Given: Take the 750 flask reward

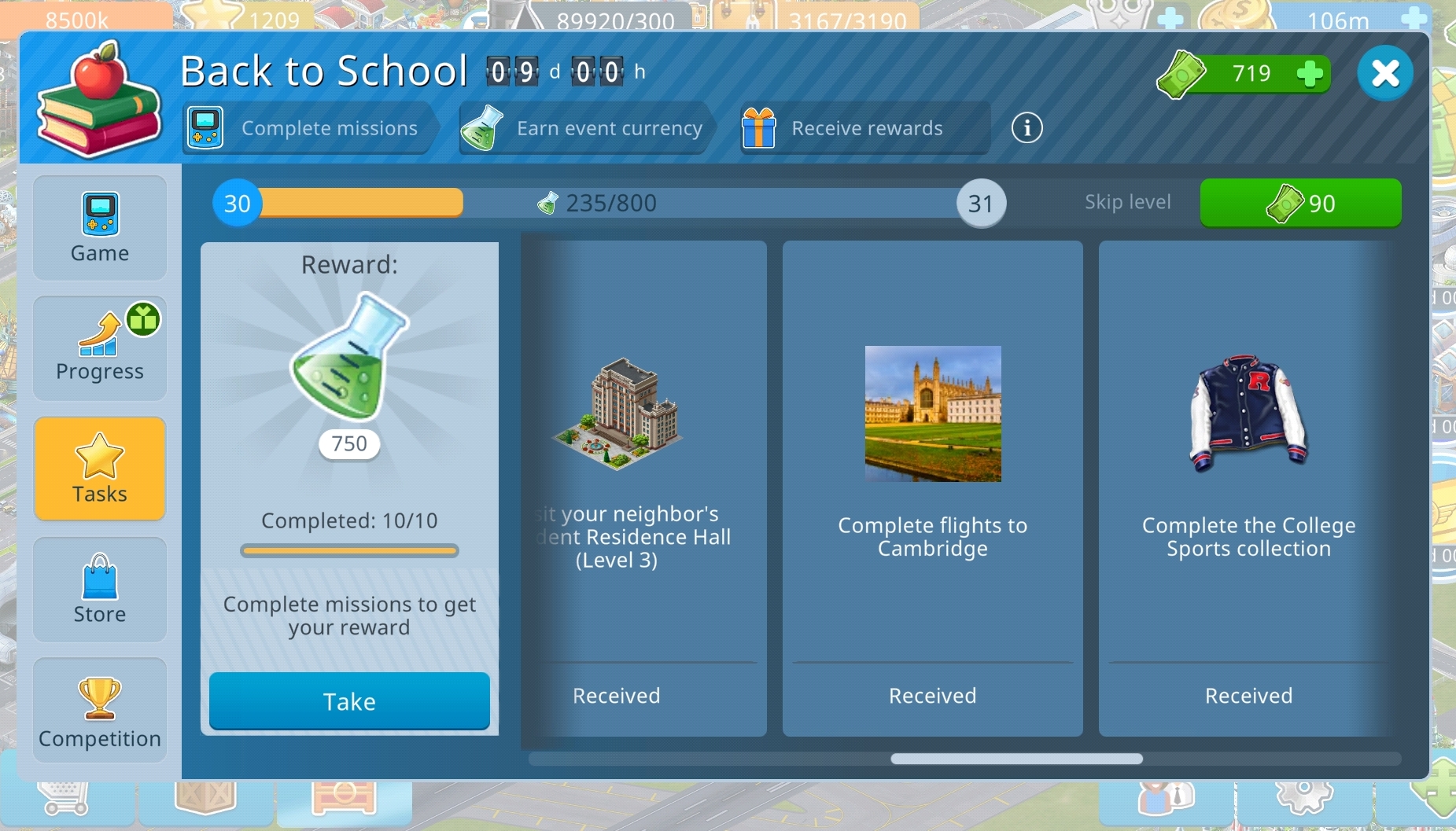Looking at the screenshot, I should click(x=349, y=700).
